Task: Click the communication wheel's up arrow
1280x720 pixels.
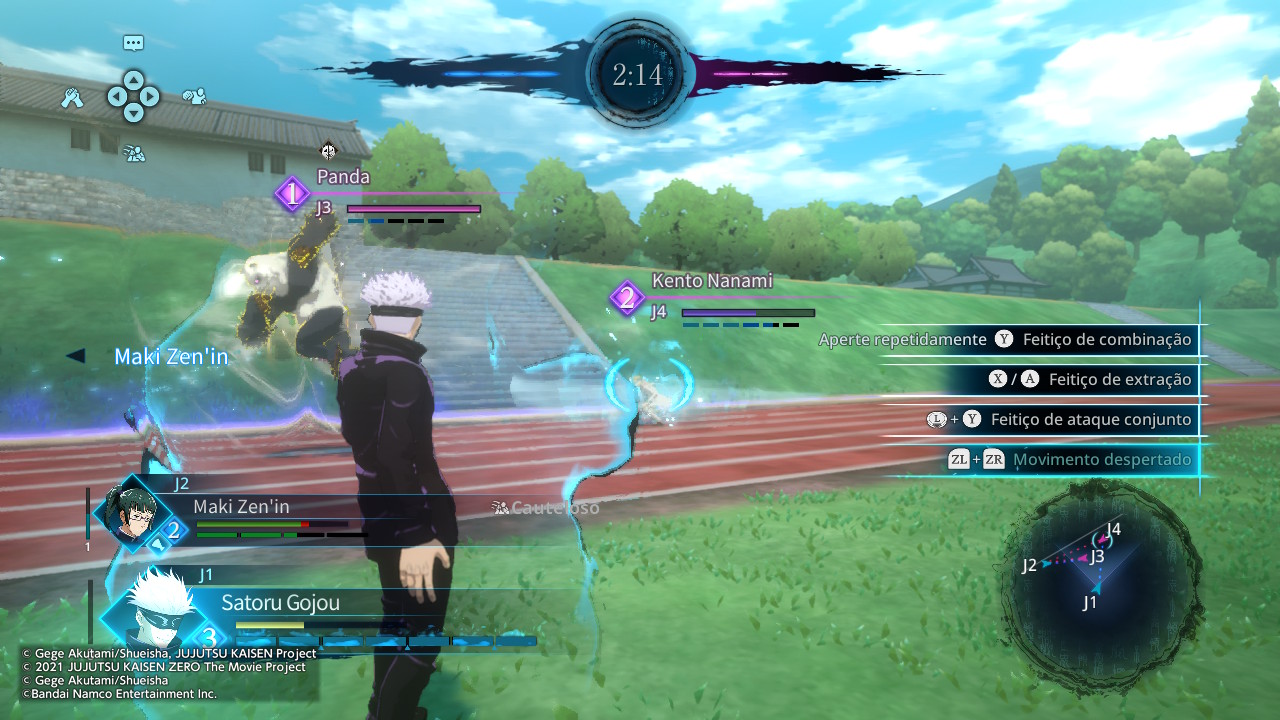Action: pyautogui.click(x=133, y=78)
